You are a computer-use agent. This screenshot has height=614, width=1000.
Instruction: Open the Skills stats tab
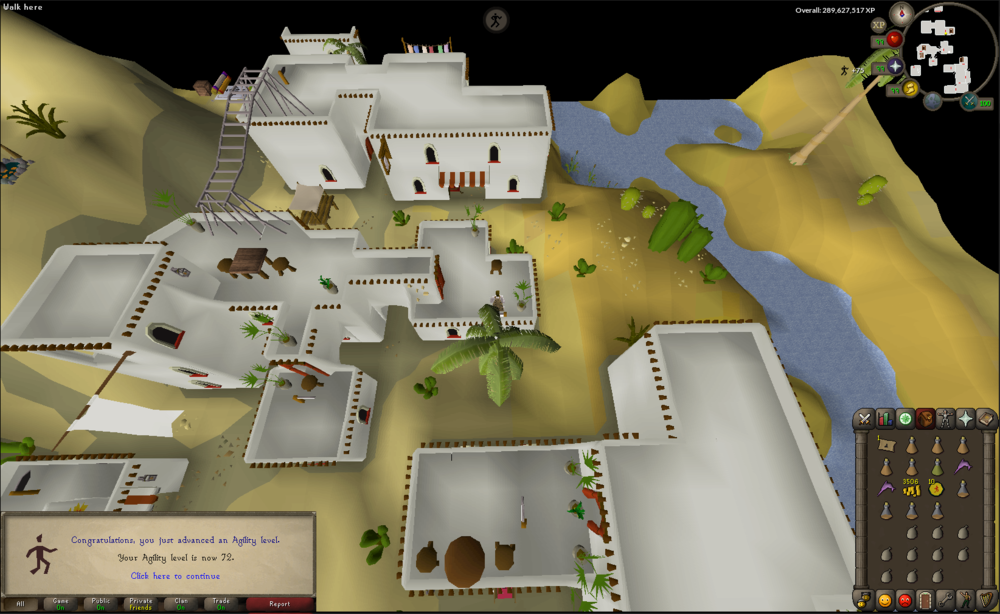point(884,419)
